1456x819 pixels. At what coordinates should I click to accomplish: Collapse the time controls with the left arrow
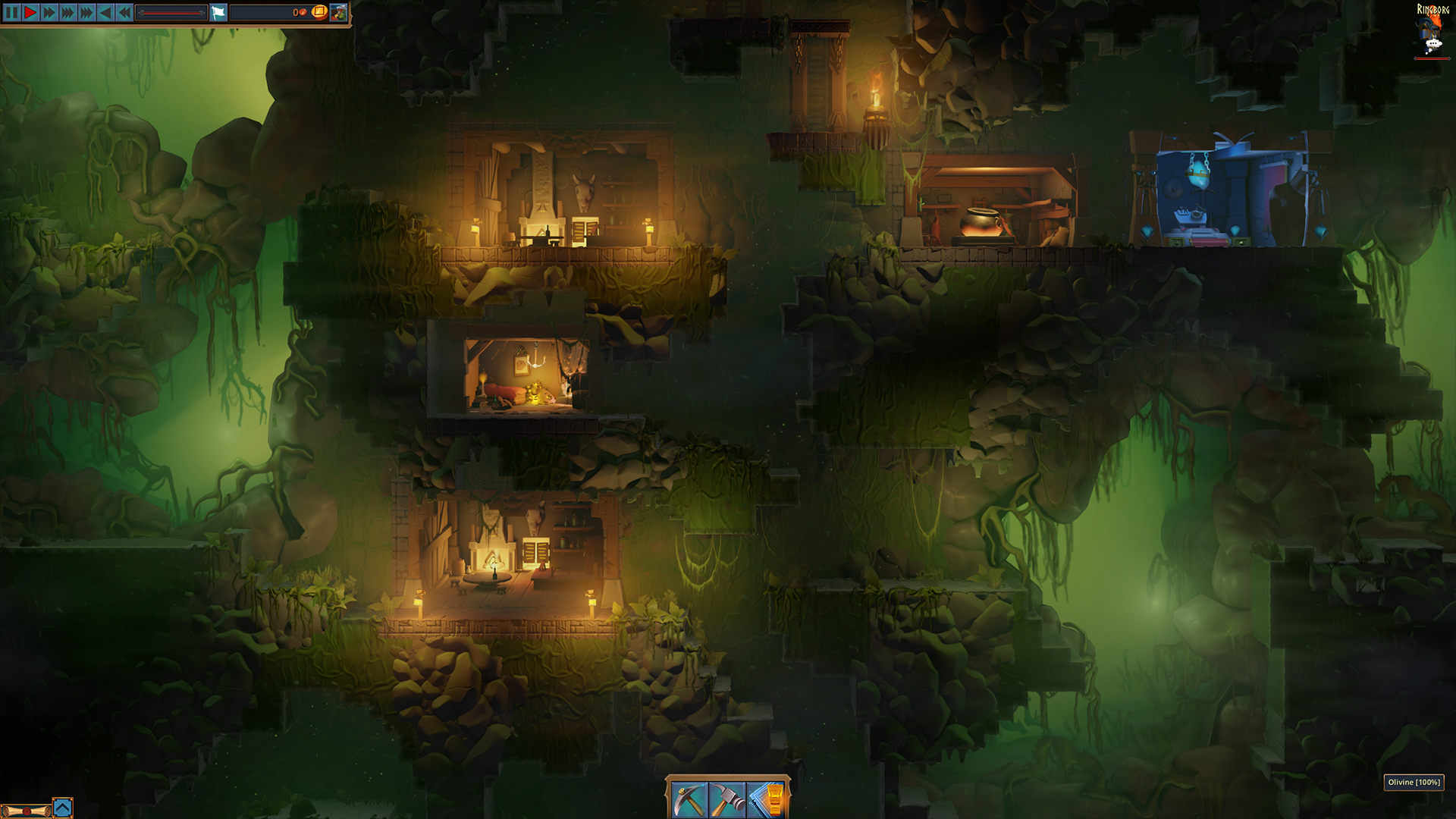[105, 12]
